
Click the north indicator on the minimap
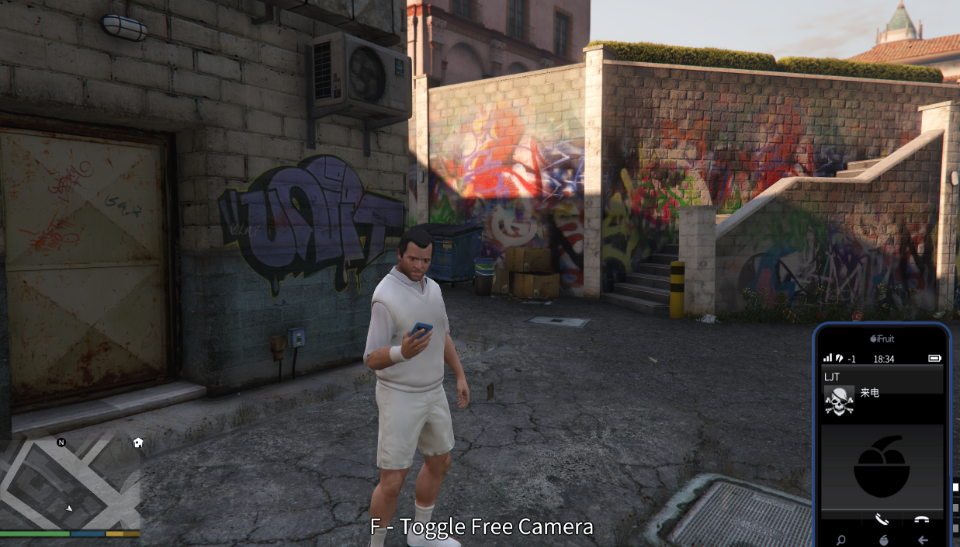point(61,442)
